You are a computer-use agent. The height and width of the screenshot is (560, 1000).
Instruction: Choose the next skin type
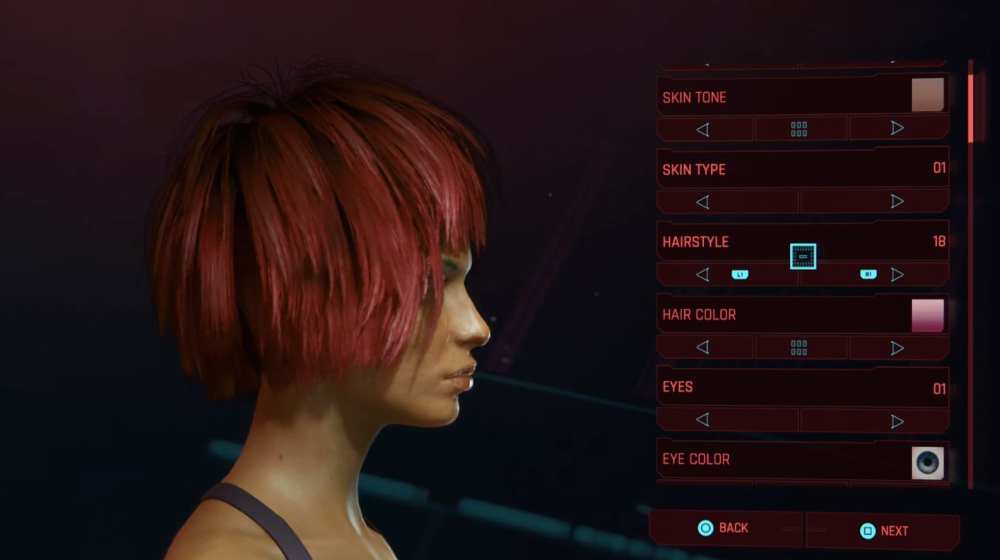[897, 201]
